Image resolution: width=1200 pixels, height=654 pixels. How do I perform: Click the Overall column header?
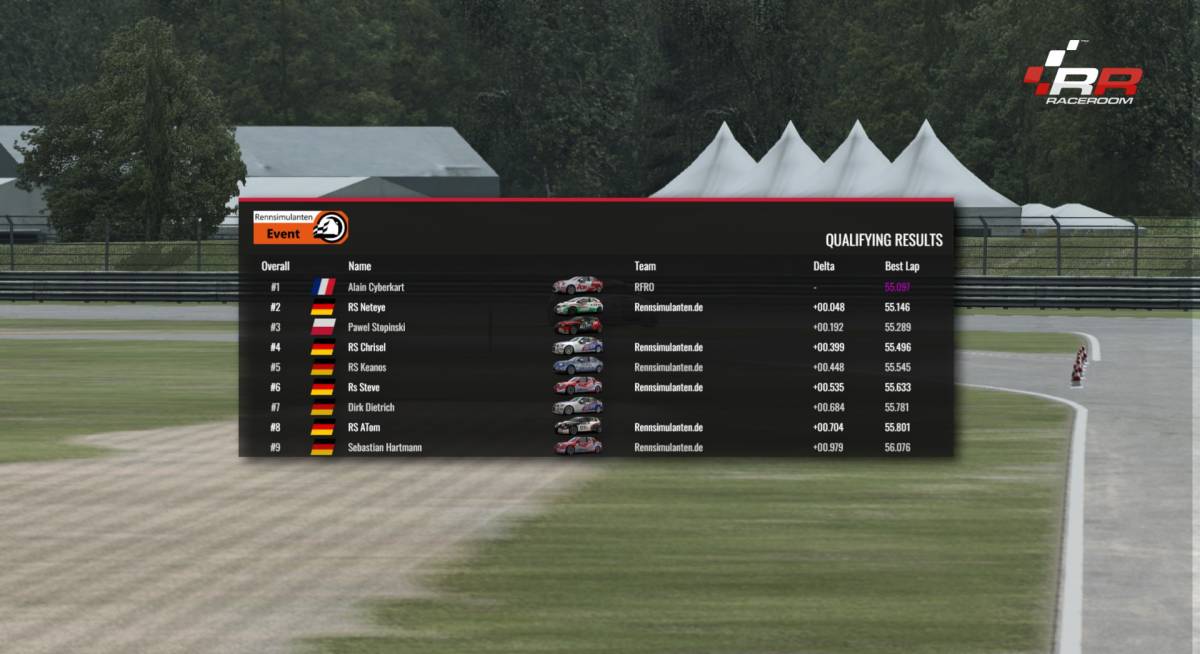pos(275,266)
